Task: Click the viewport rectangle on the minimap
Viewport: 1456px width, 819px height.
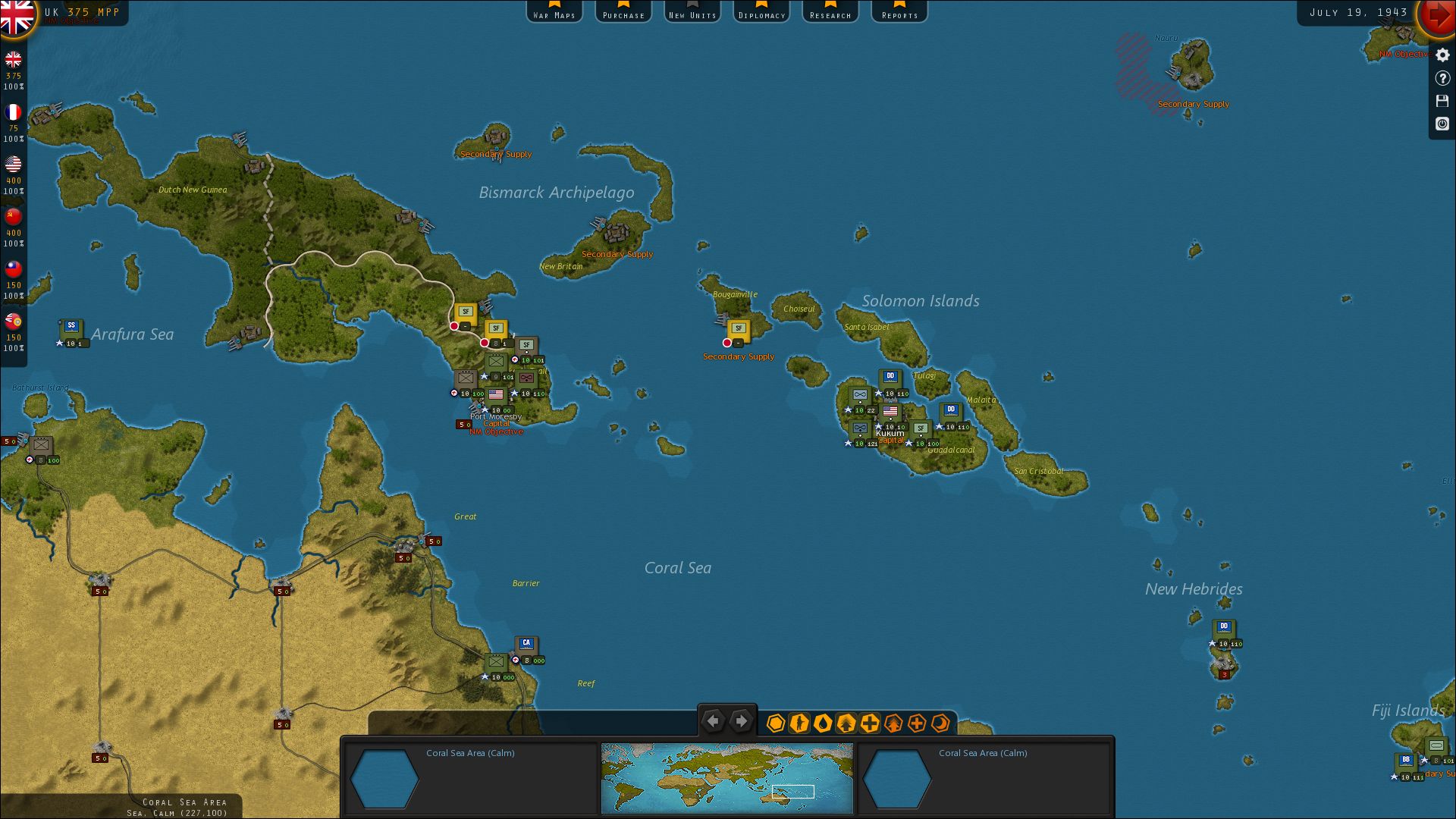Action: point(792,792)
